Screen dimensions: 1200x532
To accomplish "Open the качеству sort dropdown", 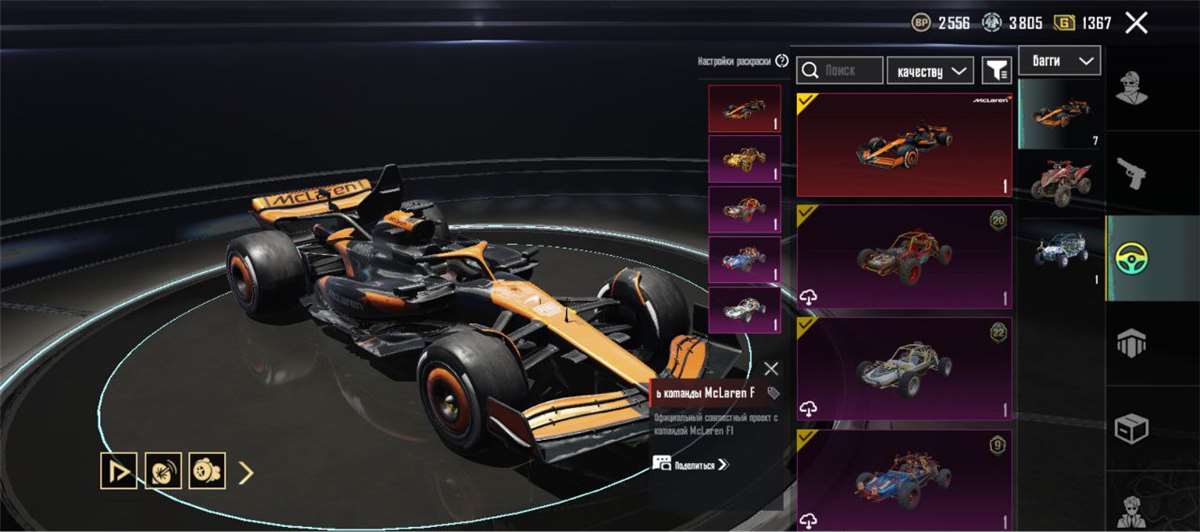I will (x=930, y=70).
